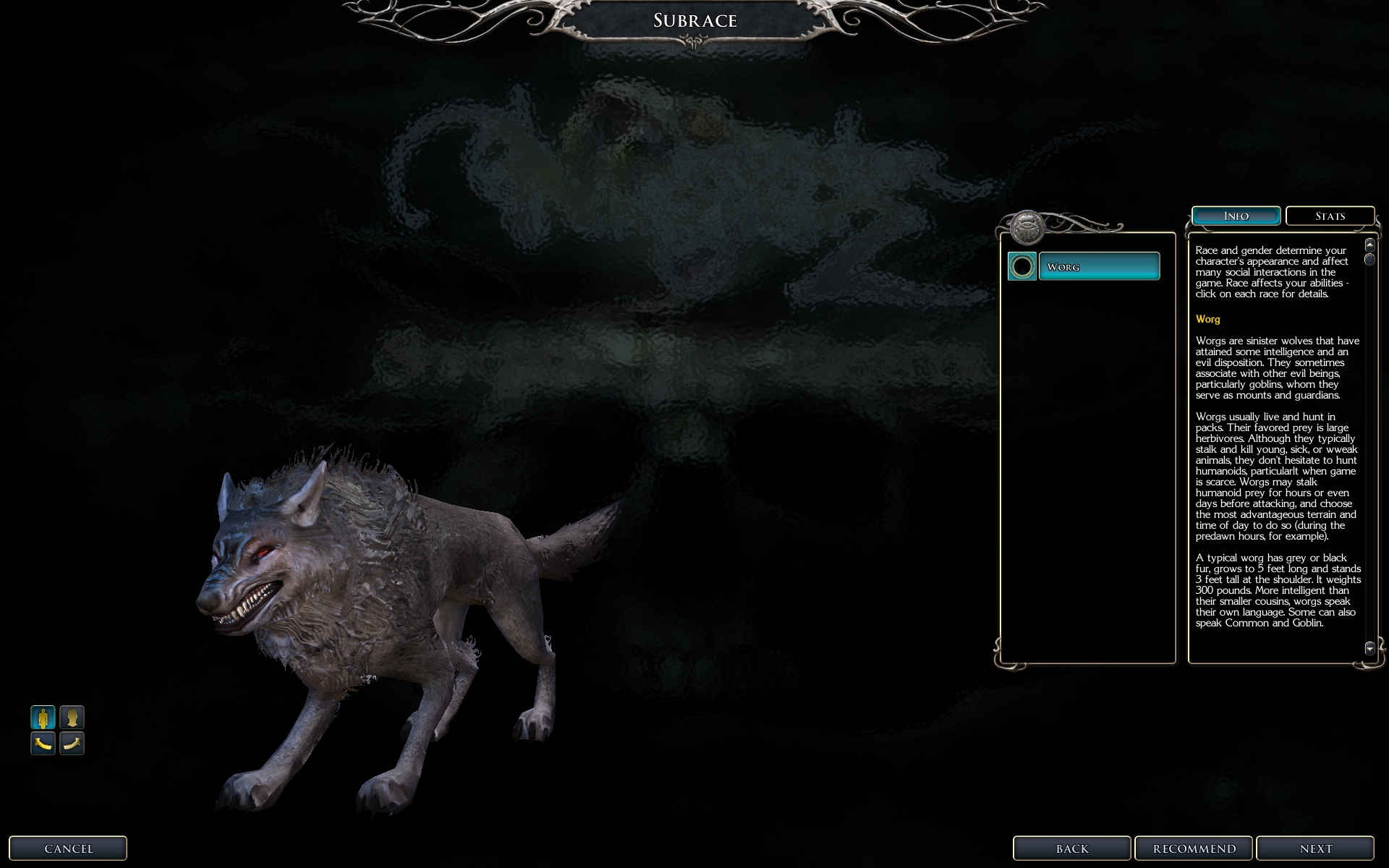Click the description scroll-down arrow
1389x868 pixels.
coord(1369,648)
